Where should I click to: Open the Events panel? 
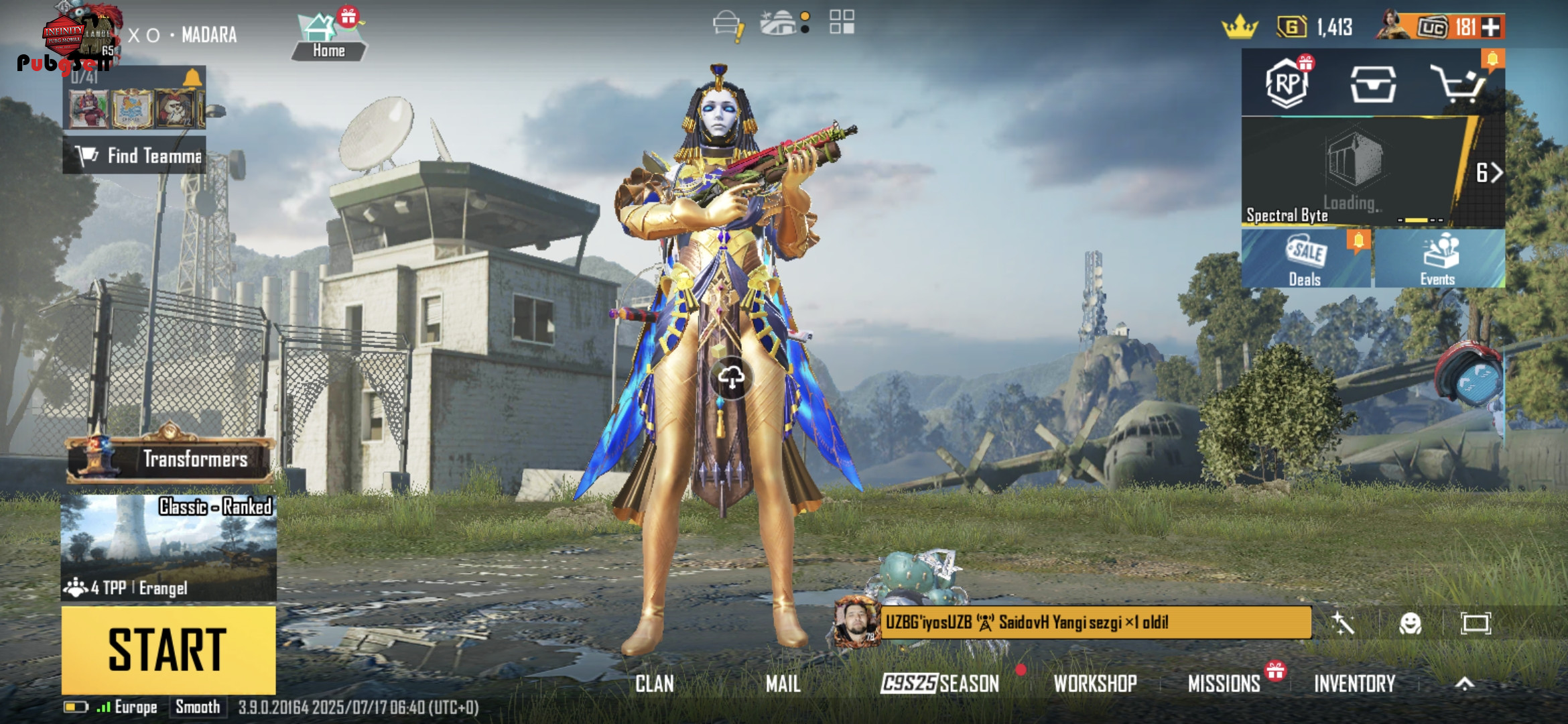tap(1438, 259)
